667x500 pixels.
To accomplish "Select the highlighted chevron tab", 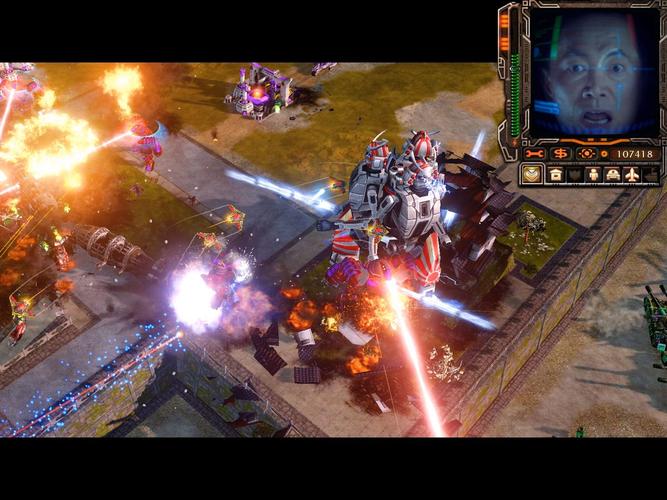I will click(533, 174).
